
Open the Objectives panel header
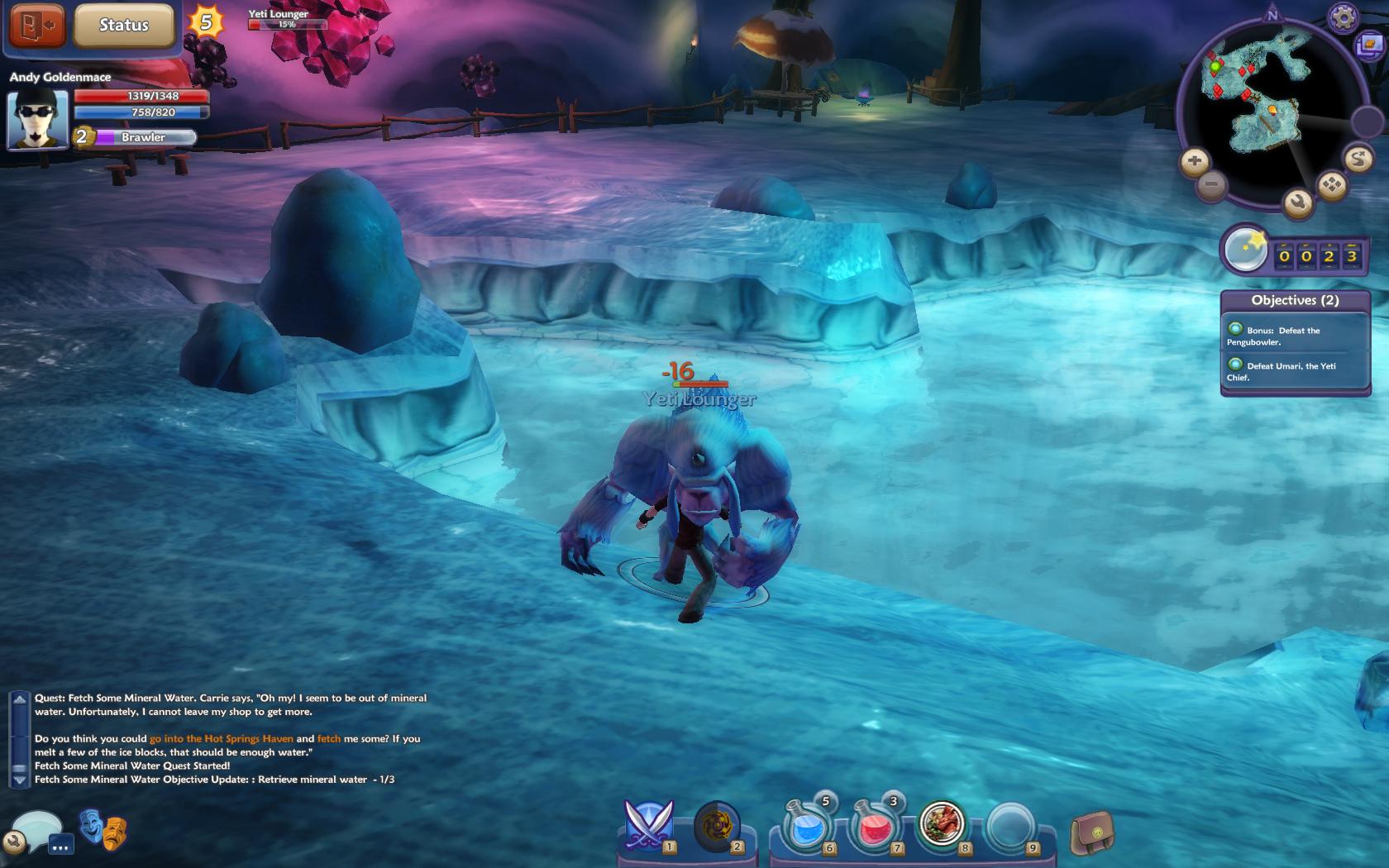(x=1295, y=300)
